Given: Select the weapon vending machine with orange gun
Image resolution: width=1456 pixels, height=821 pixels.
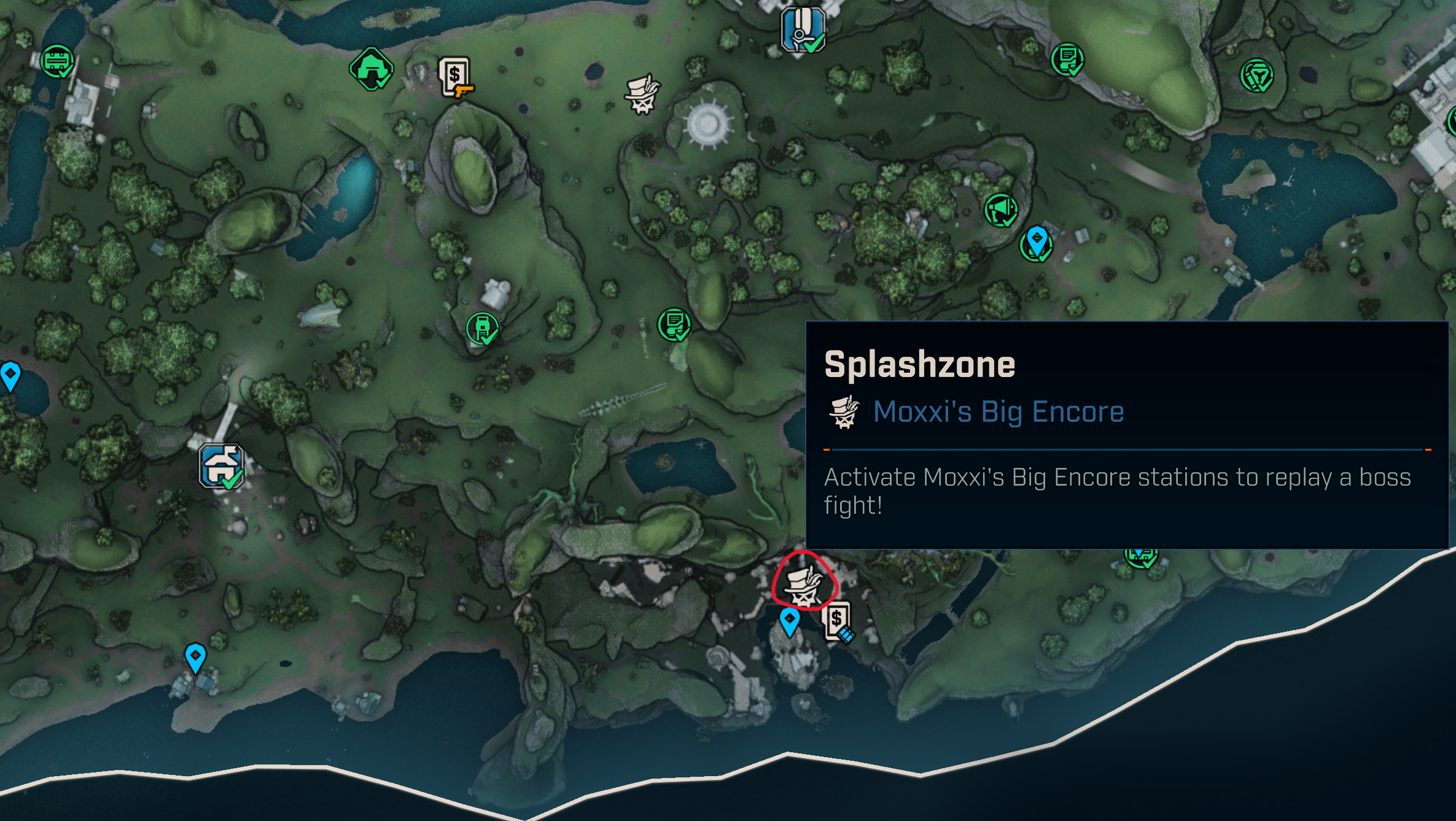Looking at the screenshot, I should [x=455, y=77].
